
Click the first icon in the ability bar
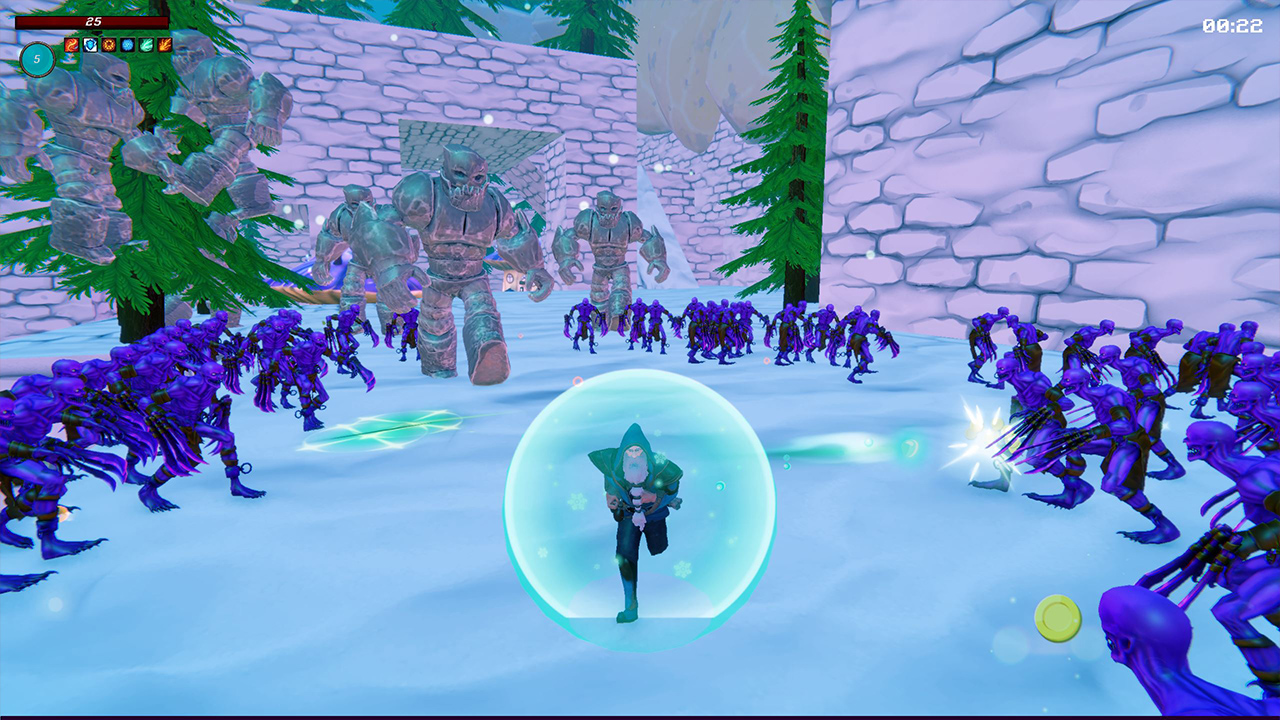point(72,45)
